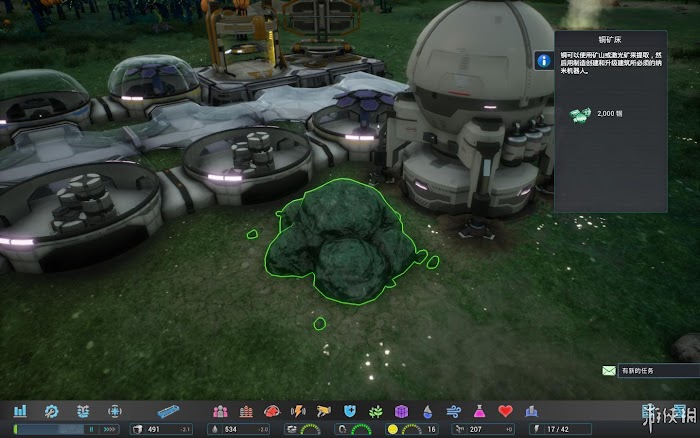Open the lightning bolt power category
Viewport: 700px width, 438px height.
click(297, 411)
